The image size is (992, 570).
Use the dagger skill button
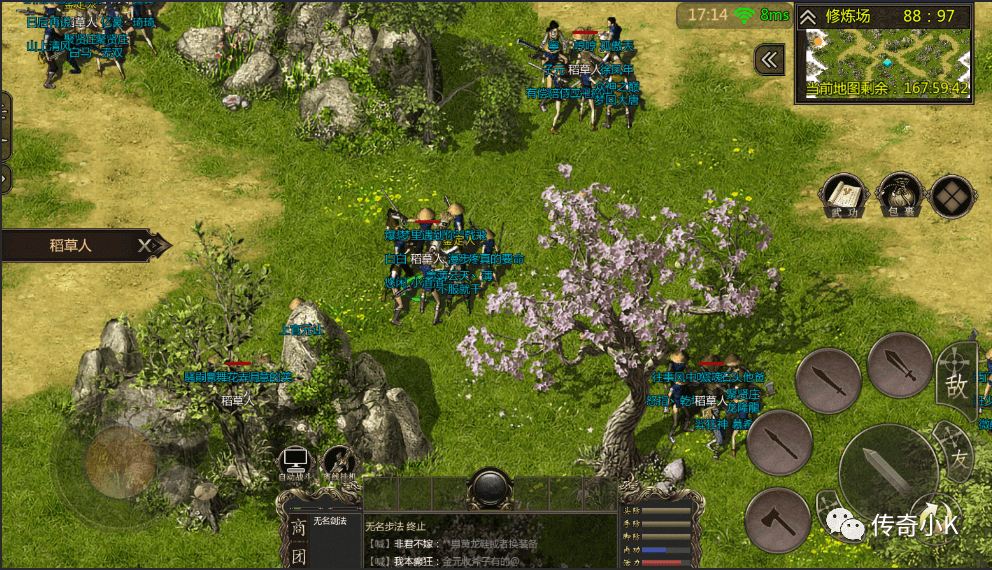point(828,381)
